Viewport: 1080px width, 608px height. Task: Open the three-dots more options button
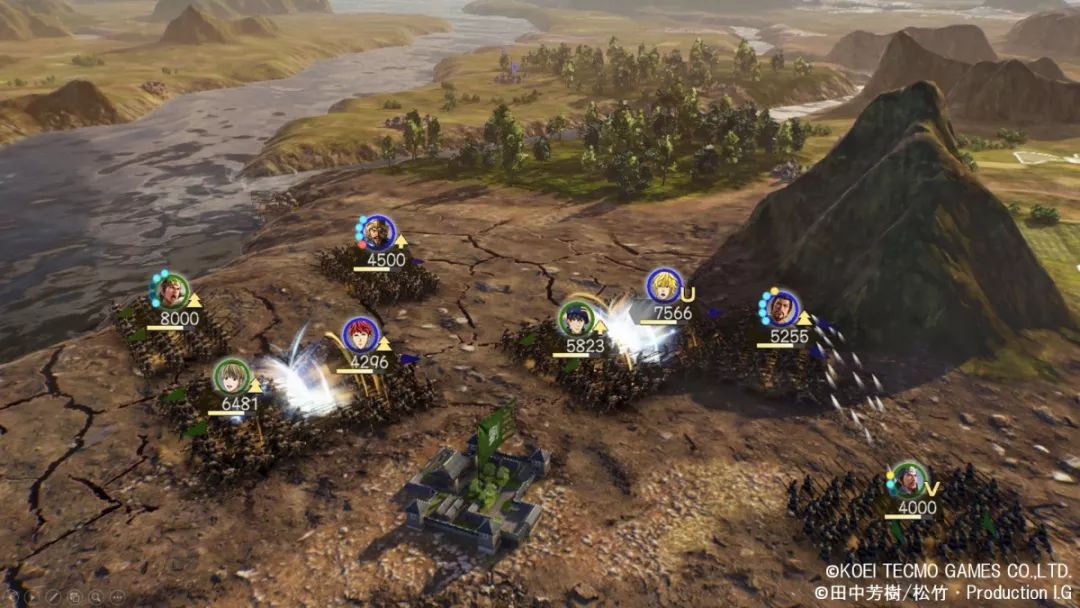click(x=118, y=597)
